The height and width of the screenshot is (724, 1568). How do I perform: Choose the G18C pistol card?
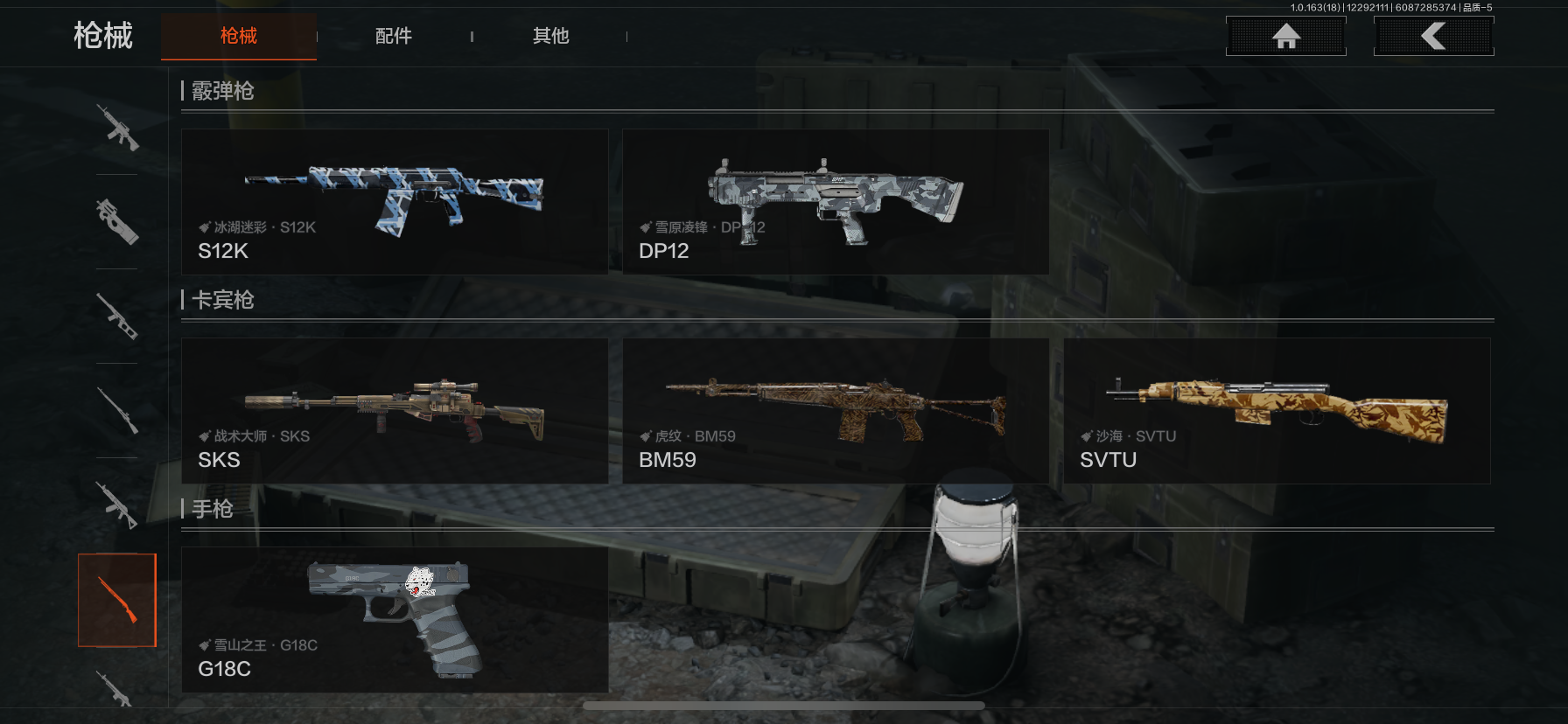(395, 620)
